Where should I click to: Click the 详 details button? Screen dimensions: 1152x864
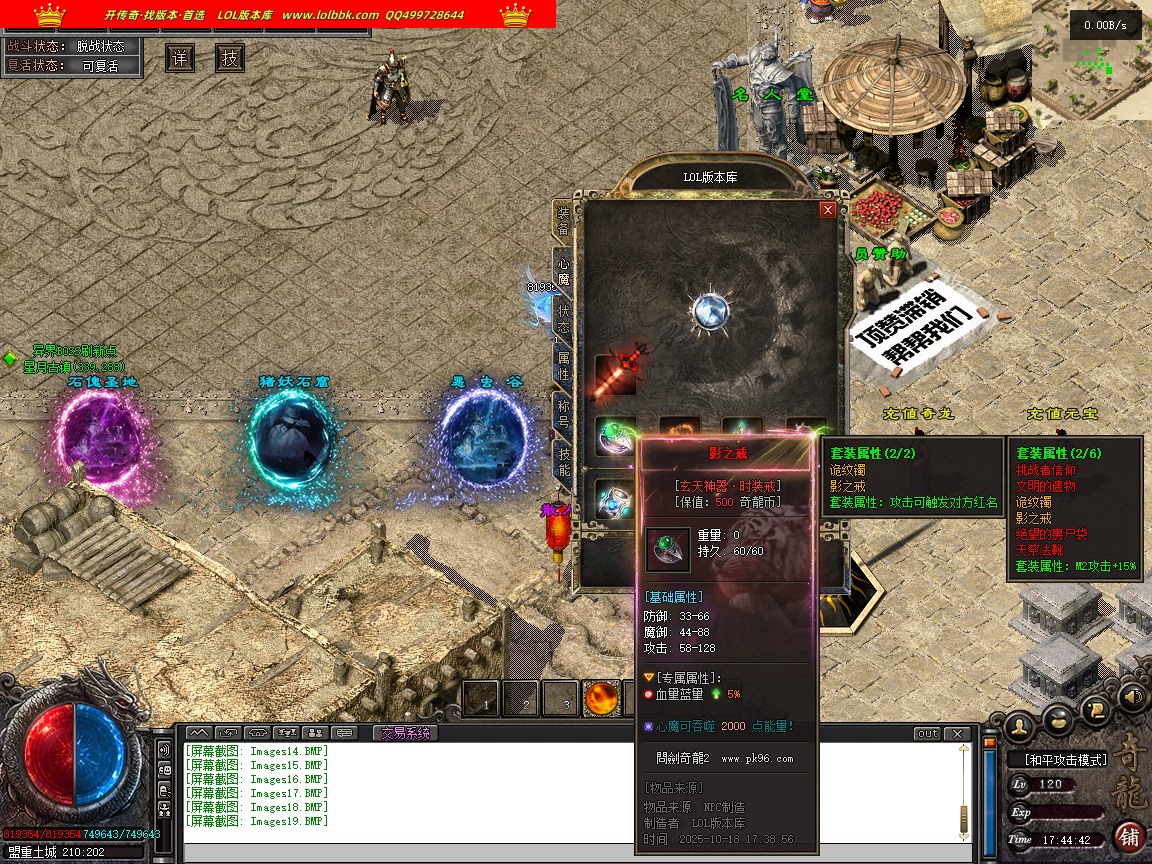pos(179,57)
